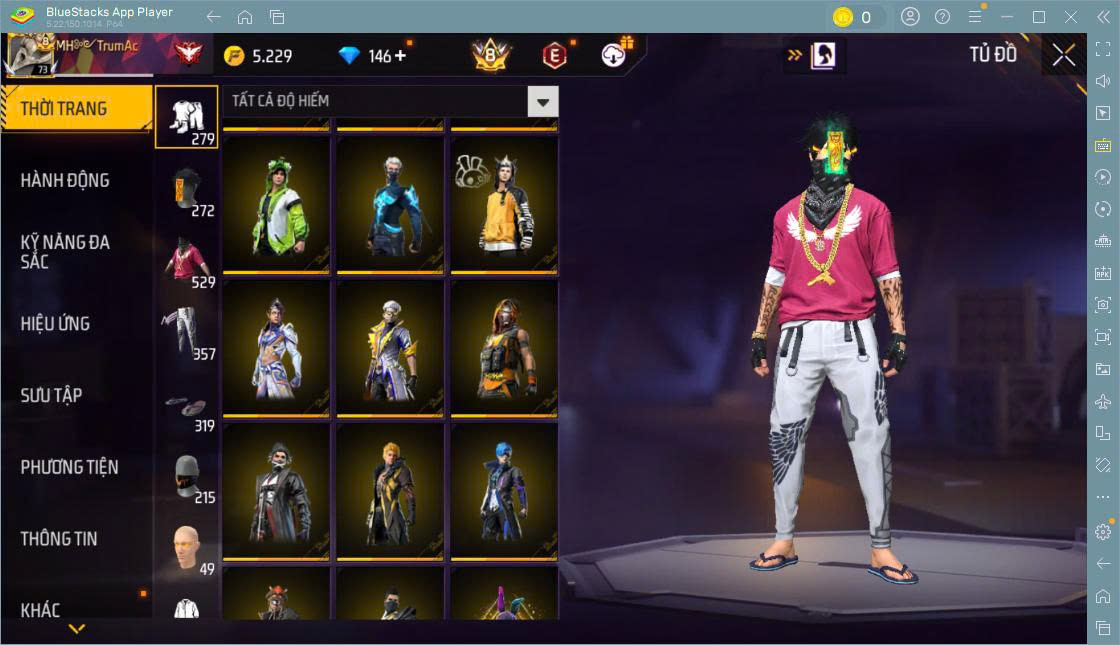Open the BlueStacks settings gear icon

coord(1103,532)
